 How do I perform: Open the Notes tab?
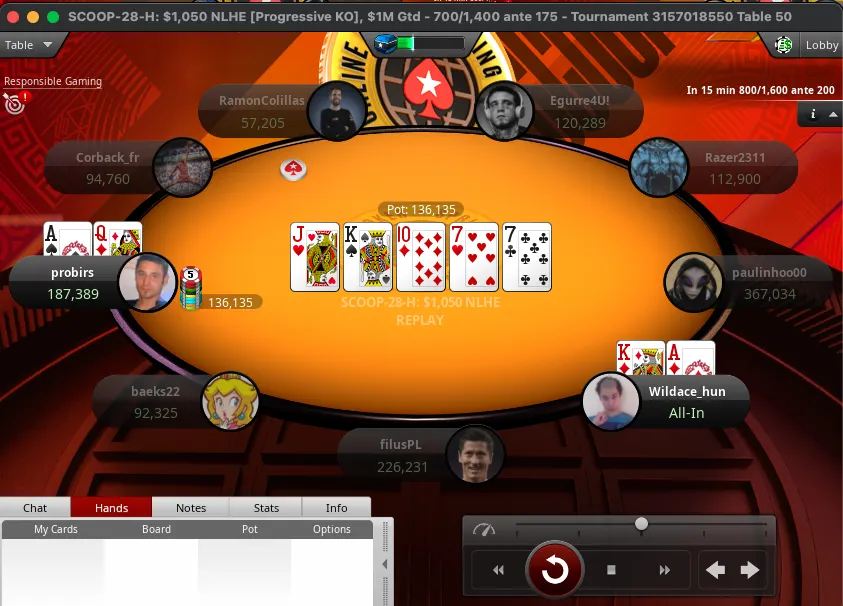click(x=190, y=508)
